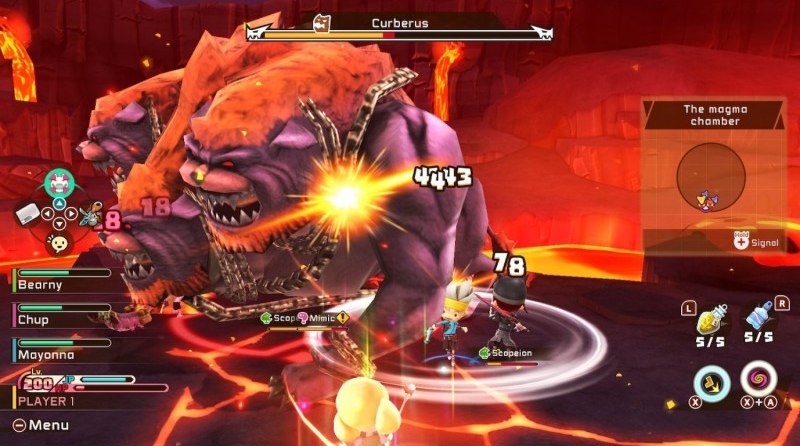800x446 pixels.
Task: Click the magma chamber minimap
Action: pos(711,177)
